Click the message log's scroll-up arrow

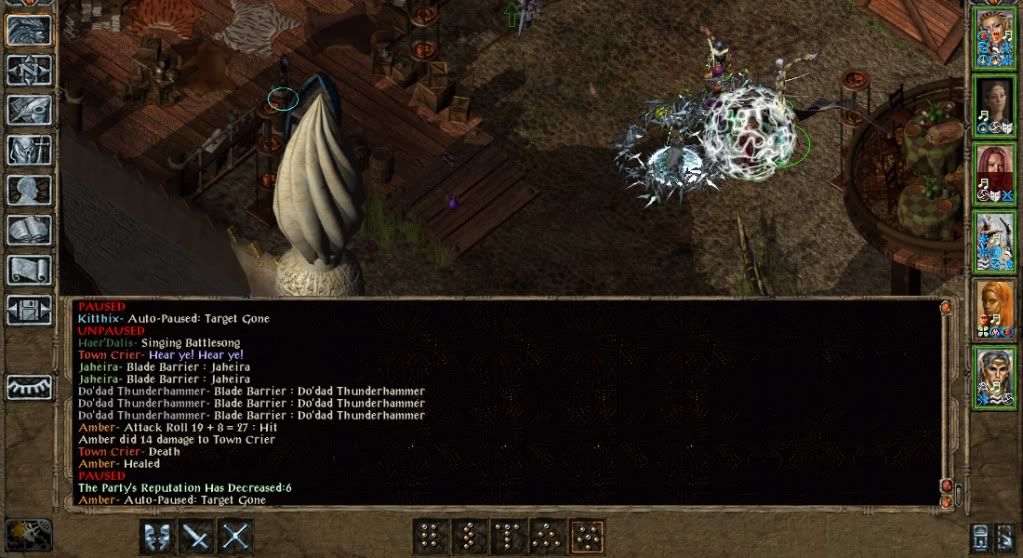(x=945, y=310)
